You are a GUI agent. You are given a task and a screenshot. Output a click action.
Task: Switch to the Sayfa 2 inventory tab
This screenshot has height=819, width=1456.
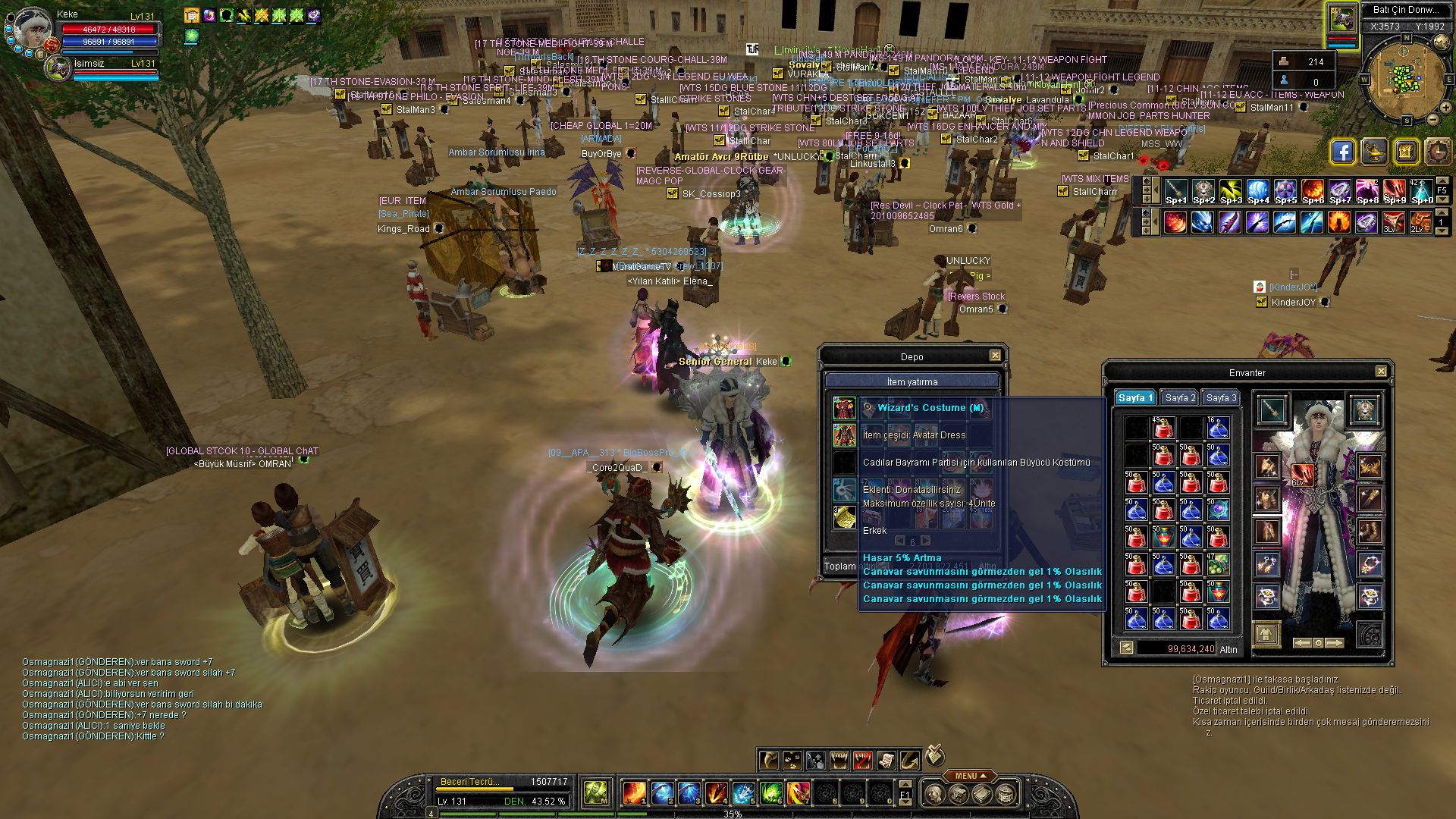point(1180,398)
